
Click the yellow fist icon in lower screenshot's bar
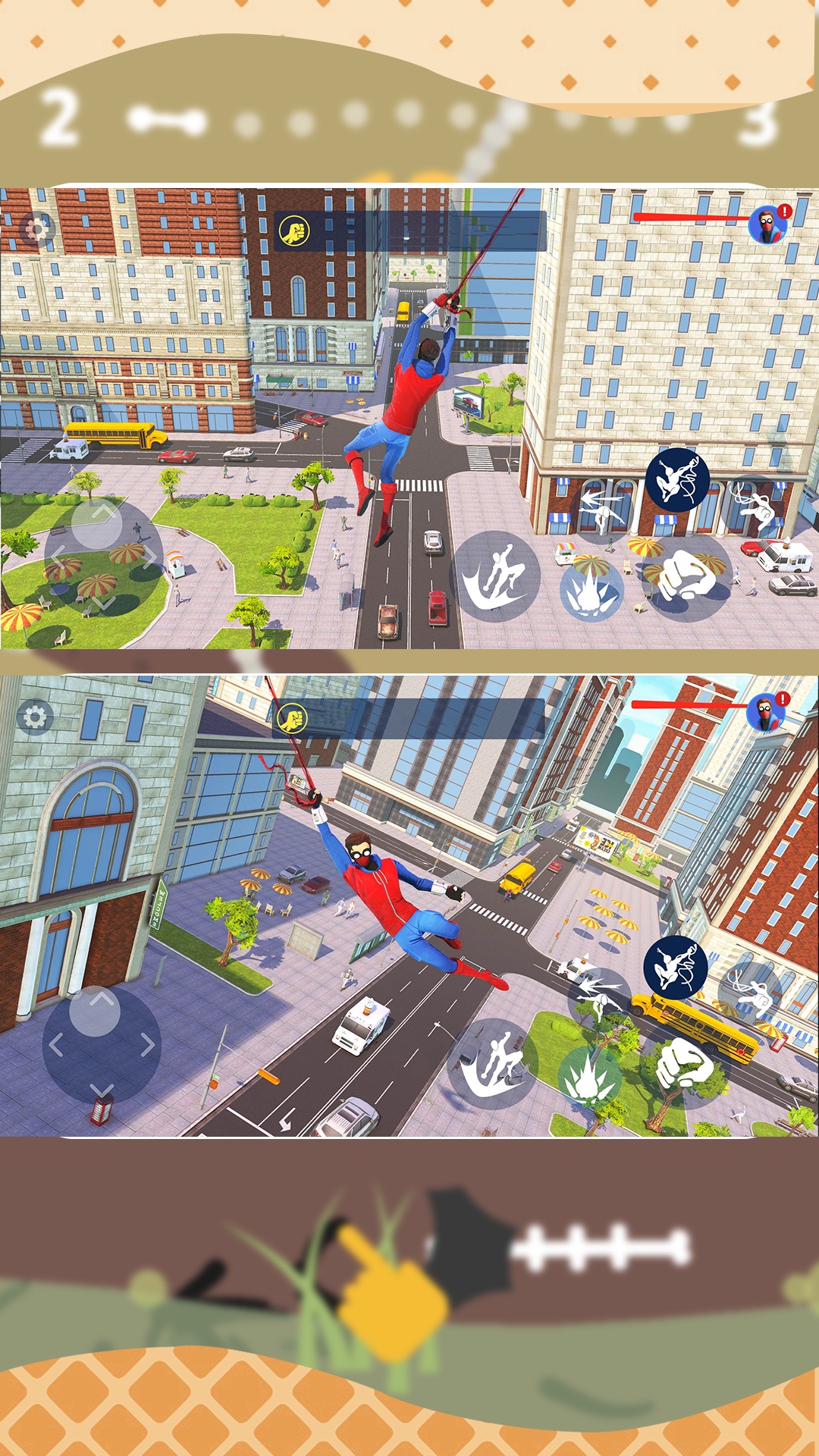click(x=292, y=718)
